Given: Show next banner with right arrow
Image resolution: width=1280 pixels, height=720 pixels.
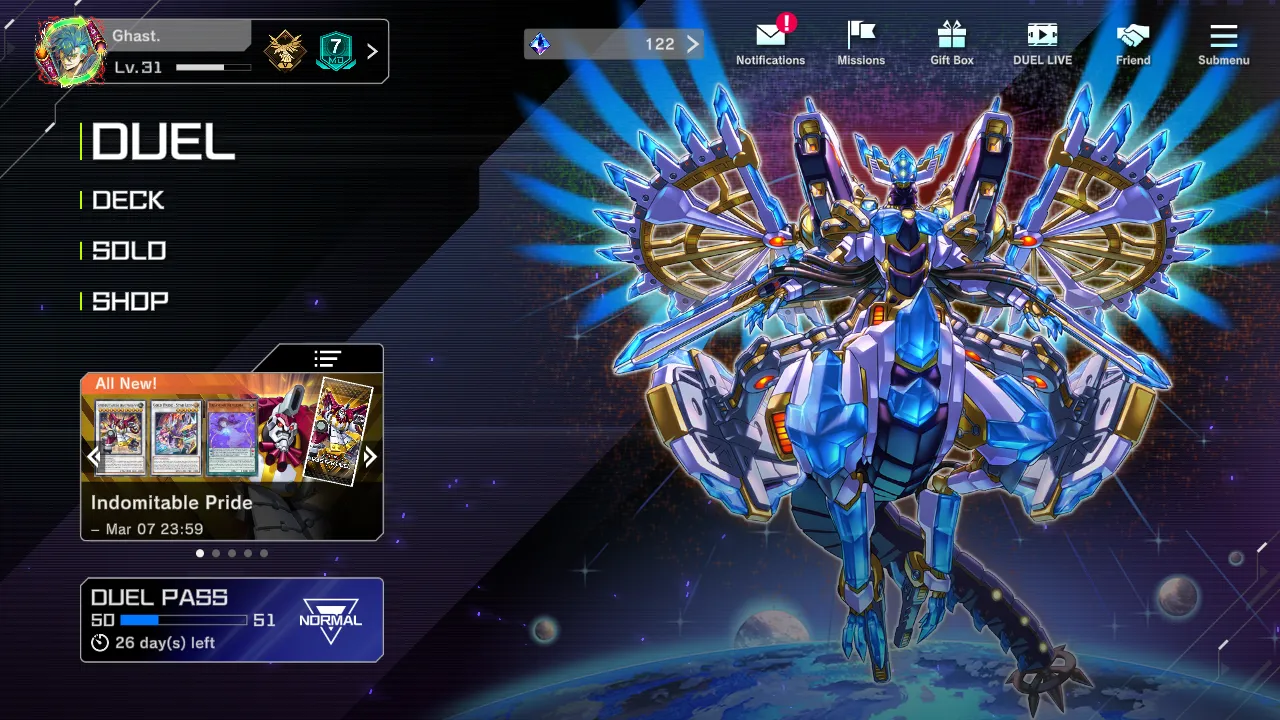Looking at the screenshot, I should 370,457.
